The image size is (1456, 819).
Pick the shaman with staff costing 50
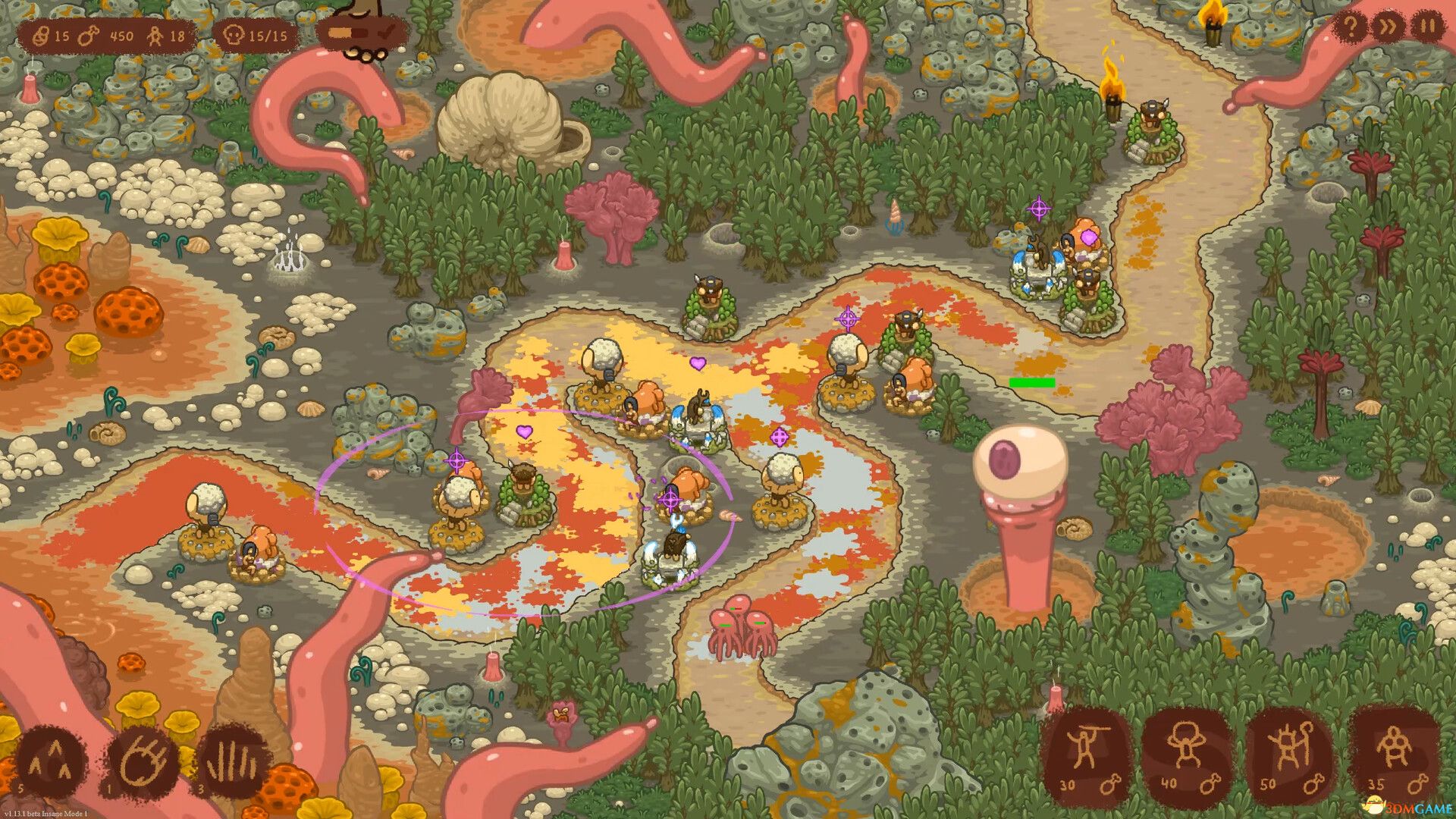(1289, 754)
